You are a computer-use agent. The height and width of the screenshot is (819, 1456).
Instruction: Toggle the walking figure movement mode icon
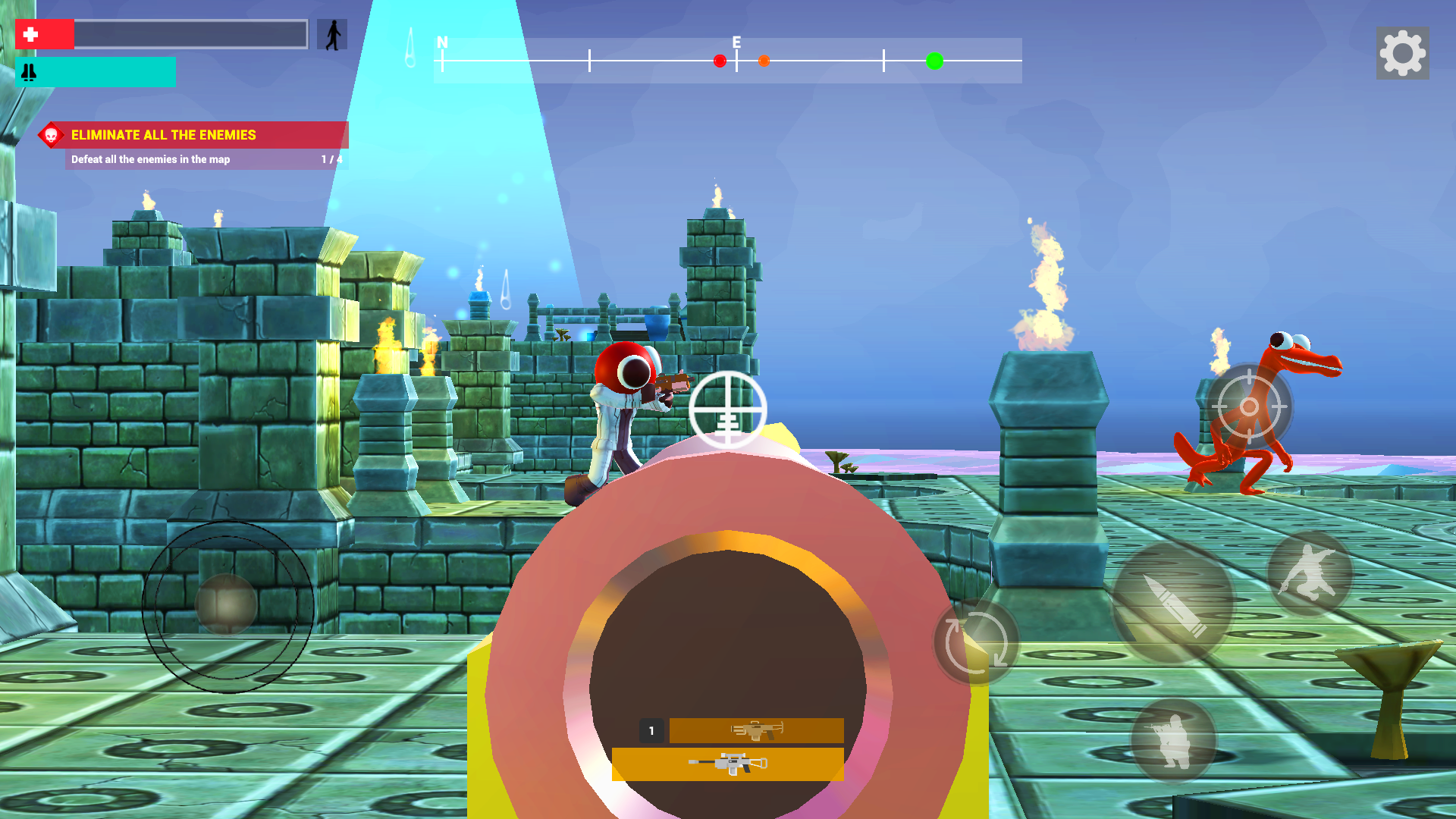click(x=331, y=33)
